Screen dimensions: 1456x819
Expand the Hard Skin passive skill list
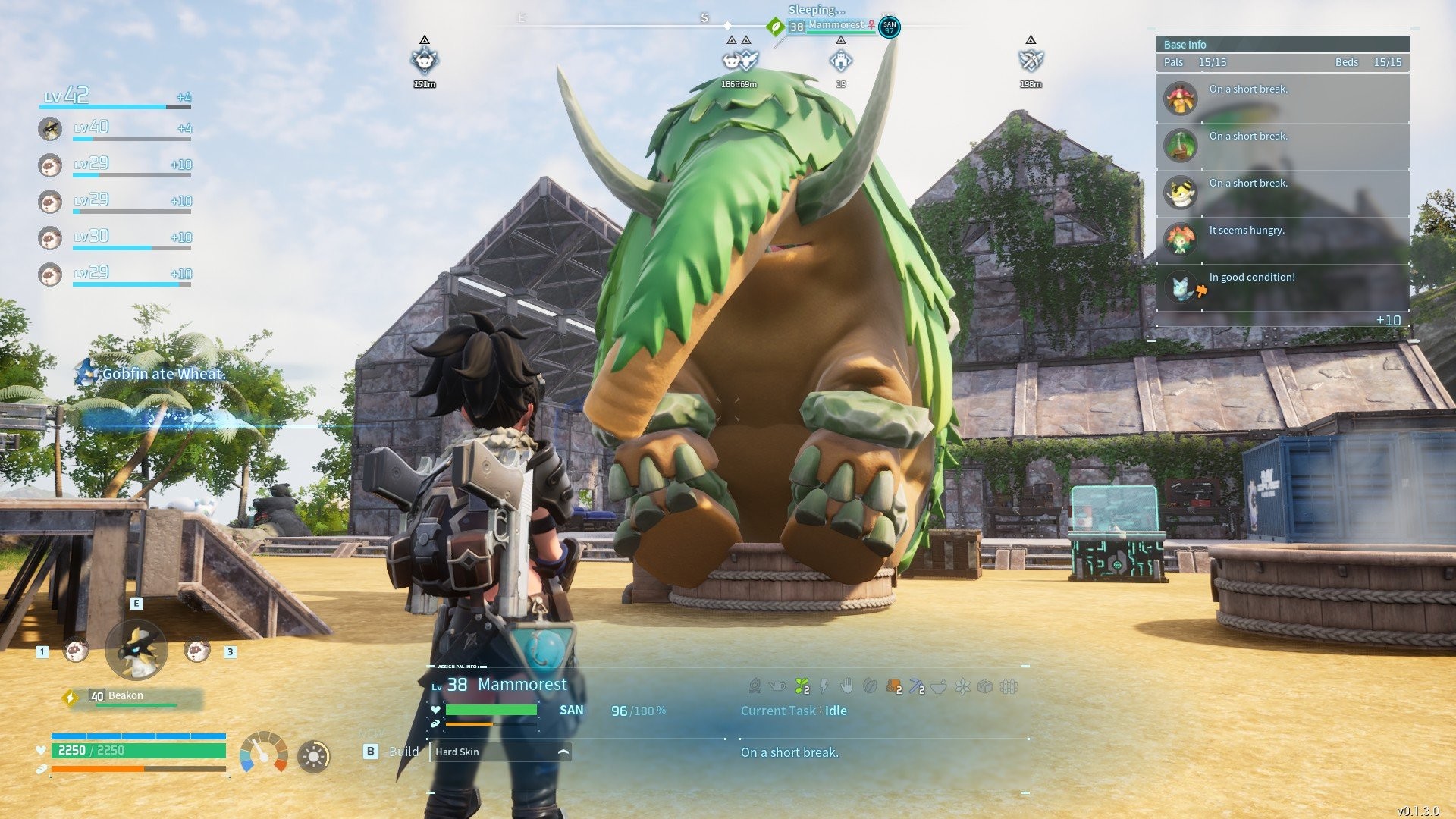click(563, 752)
